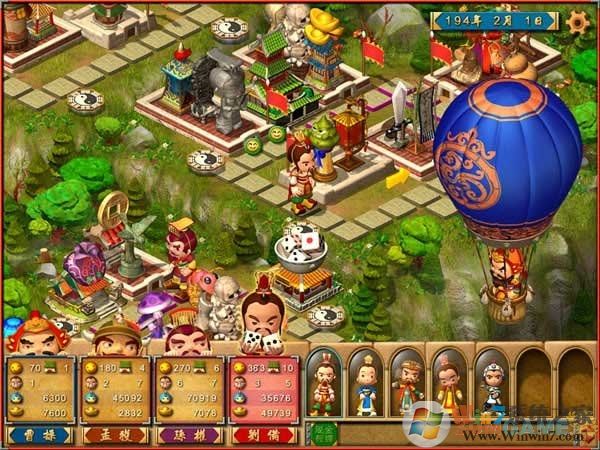Open the gear settings menu
The height and width of the screenshot is (450, 600).
(x=577, y=20)
